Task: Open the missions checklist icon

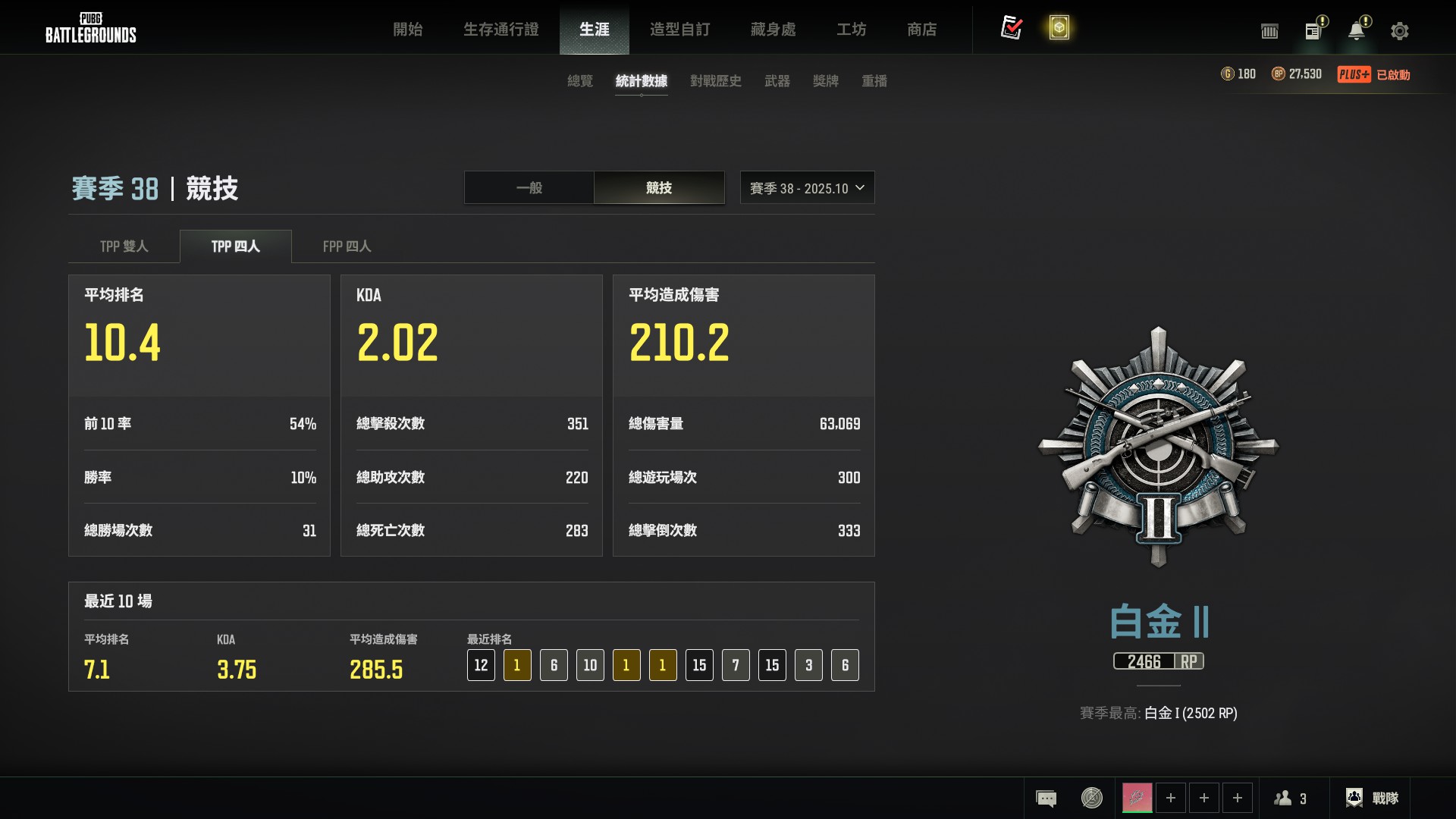Action: [1011, 28]
